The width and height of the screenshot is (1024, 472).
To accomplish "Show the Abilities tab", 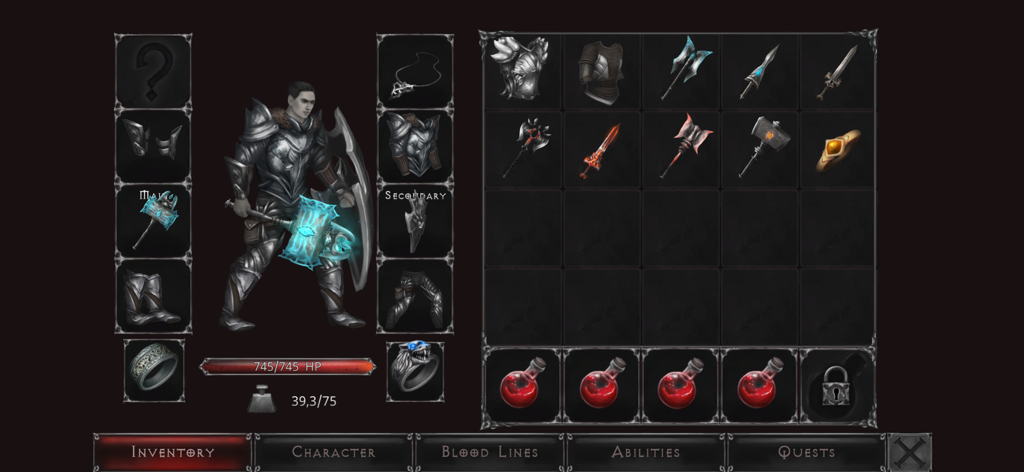I will click(646, 452).
